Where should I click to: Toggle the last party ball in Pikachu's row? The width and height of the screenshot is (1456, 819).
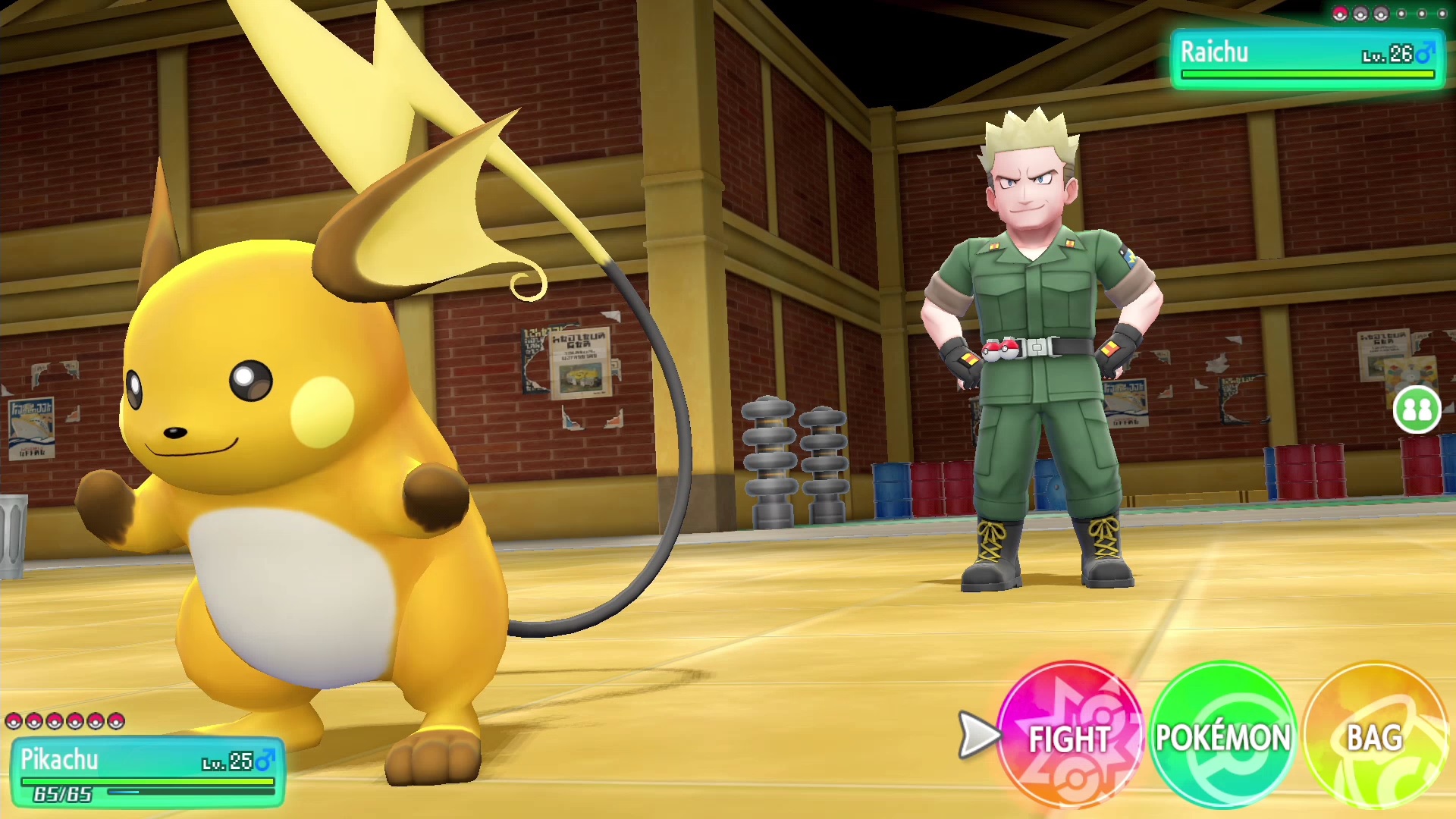click(114, 721)
